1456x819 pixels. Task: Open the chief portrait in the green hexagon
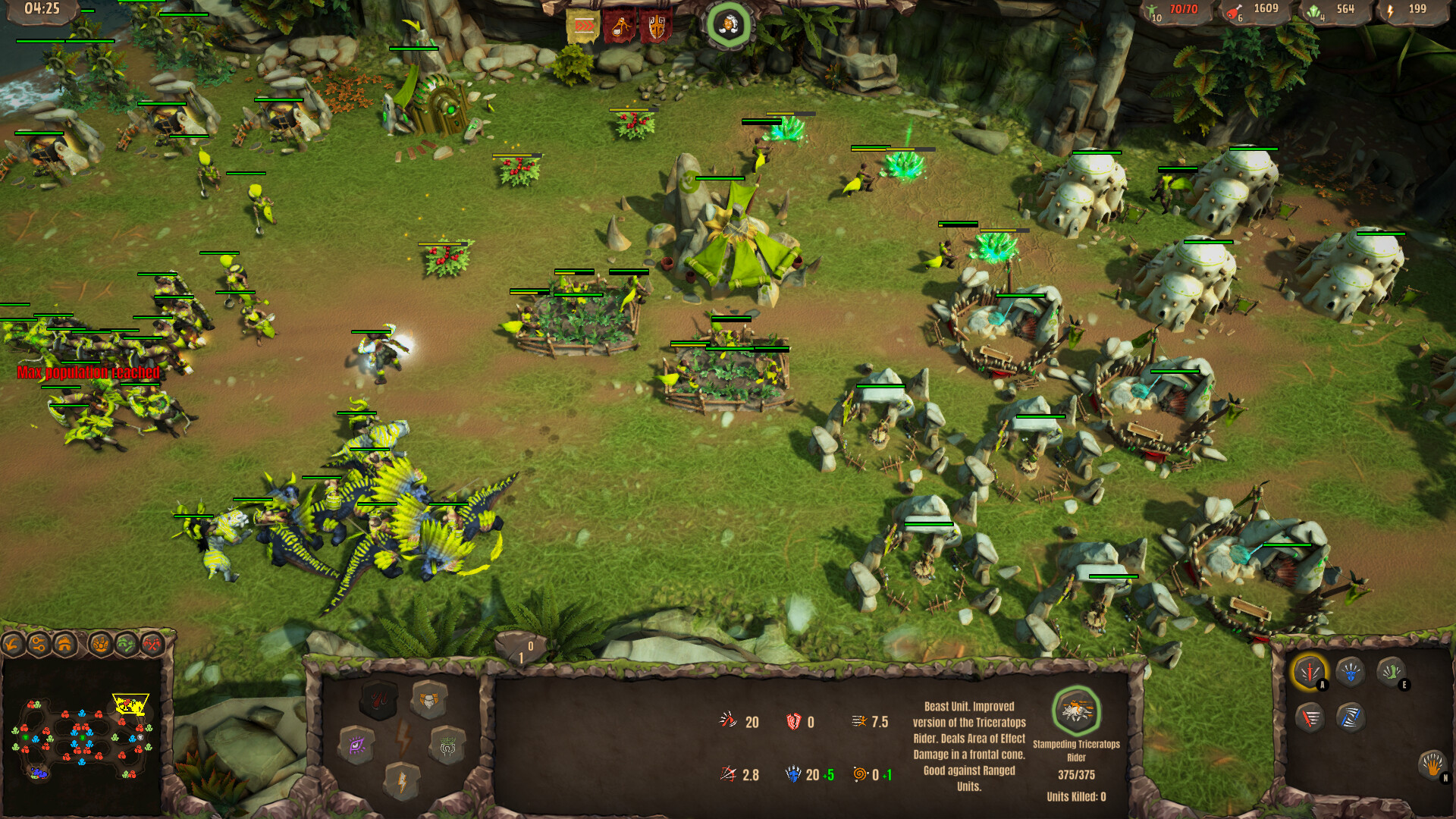728,23
